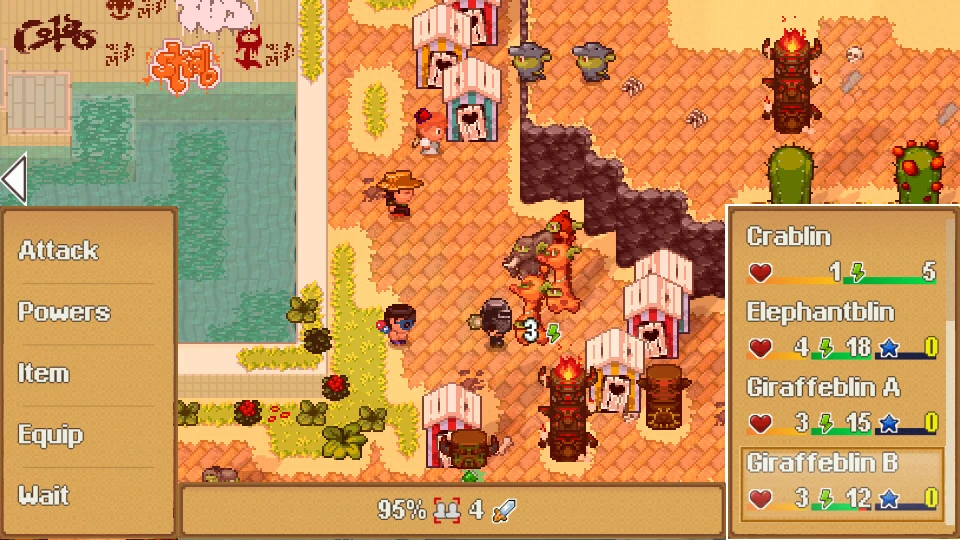Open the Powers menu
This screenshot has width=960, height=540.
64,312
